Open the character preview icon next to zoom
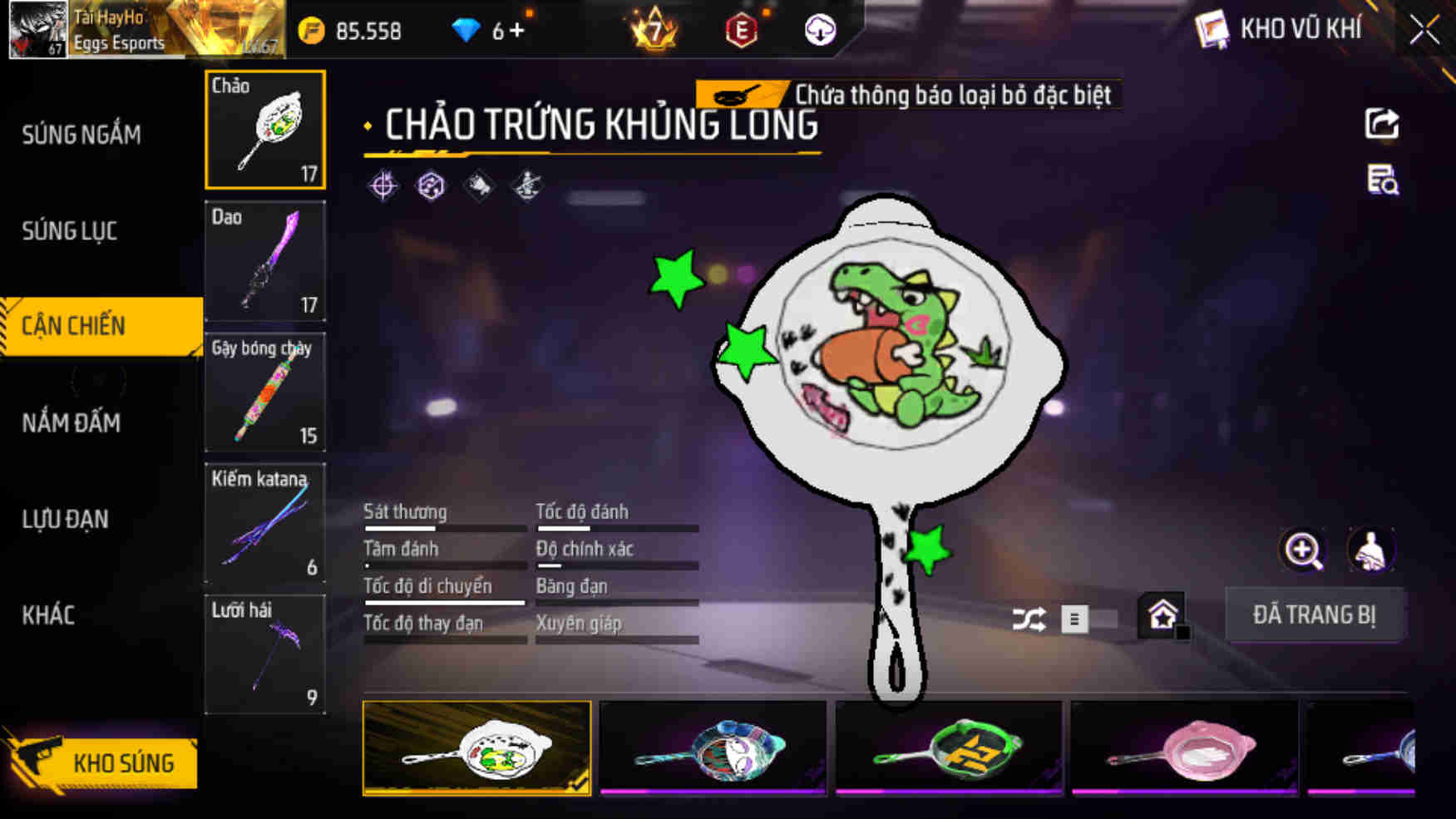This screenshot has width=1456, height=819. click(1369, 550)
